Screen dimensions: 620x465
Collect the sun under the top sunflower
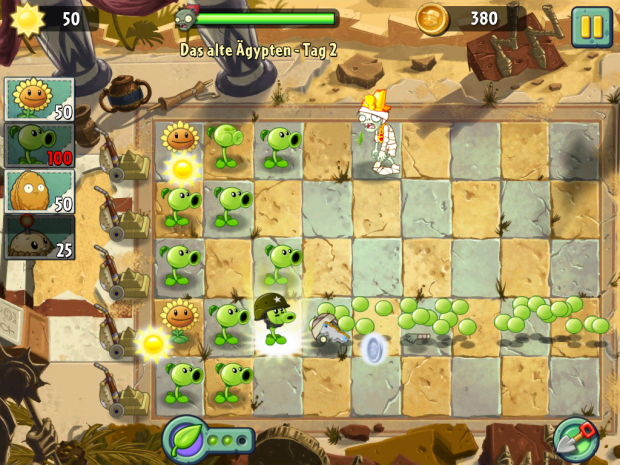tap(182, 168)
